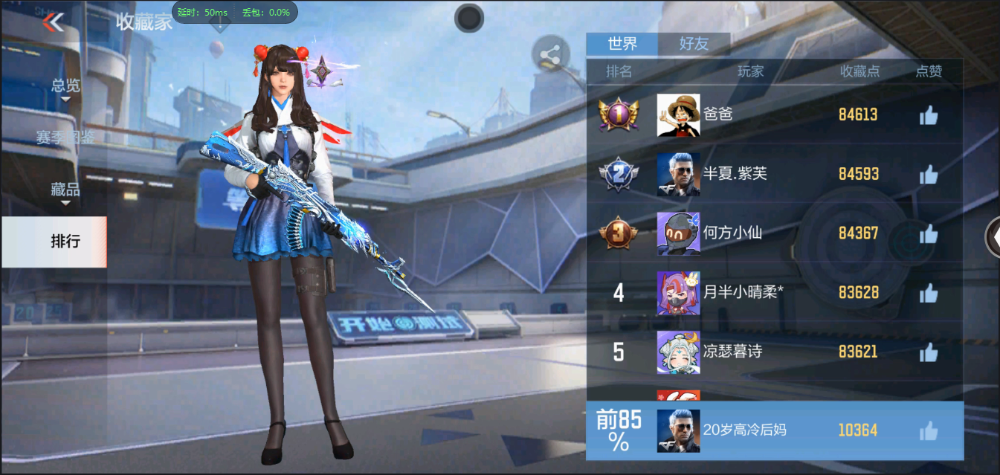
Task: View 爸爸's Luffy avatar profile
Action: tap(676, 115)
